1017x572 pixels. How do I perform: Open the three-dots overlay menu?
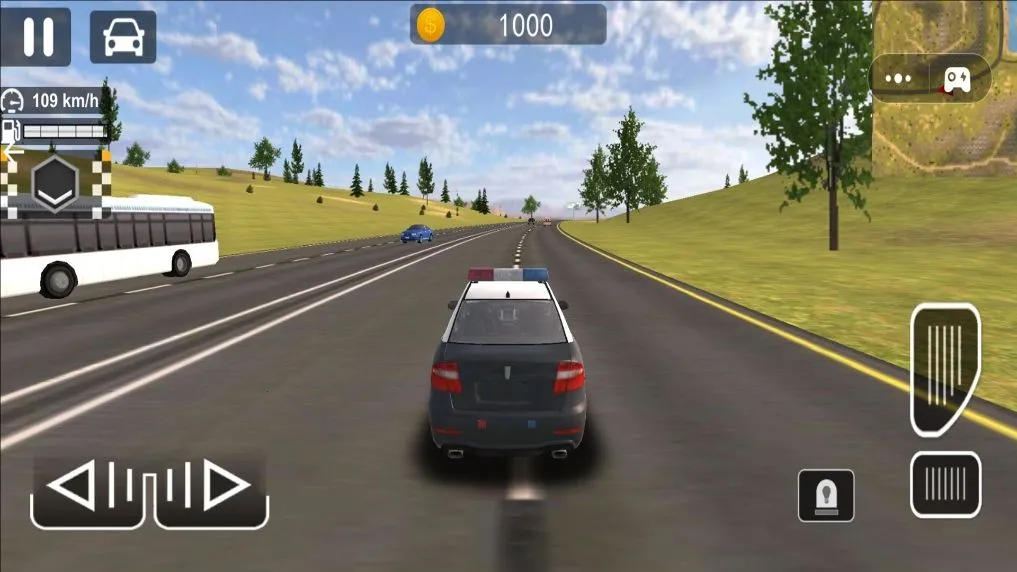pyautogui.click(x=899, y=78)
